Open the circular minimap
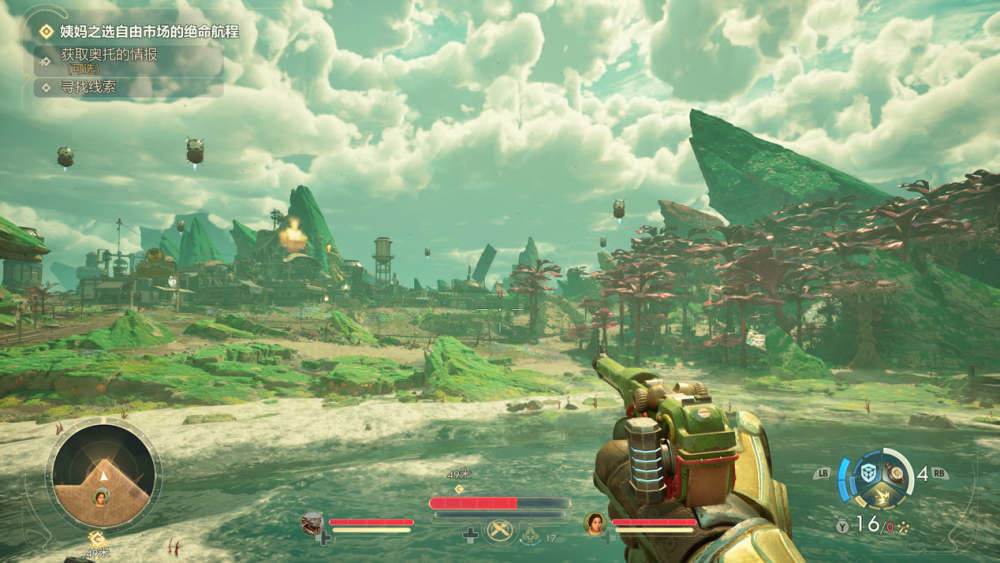 click(x=103, y=475)
